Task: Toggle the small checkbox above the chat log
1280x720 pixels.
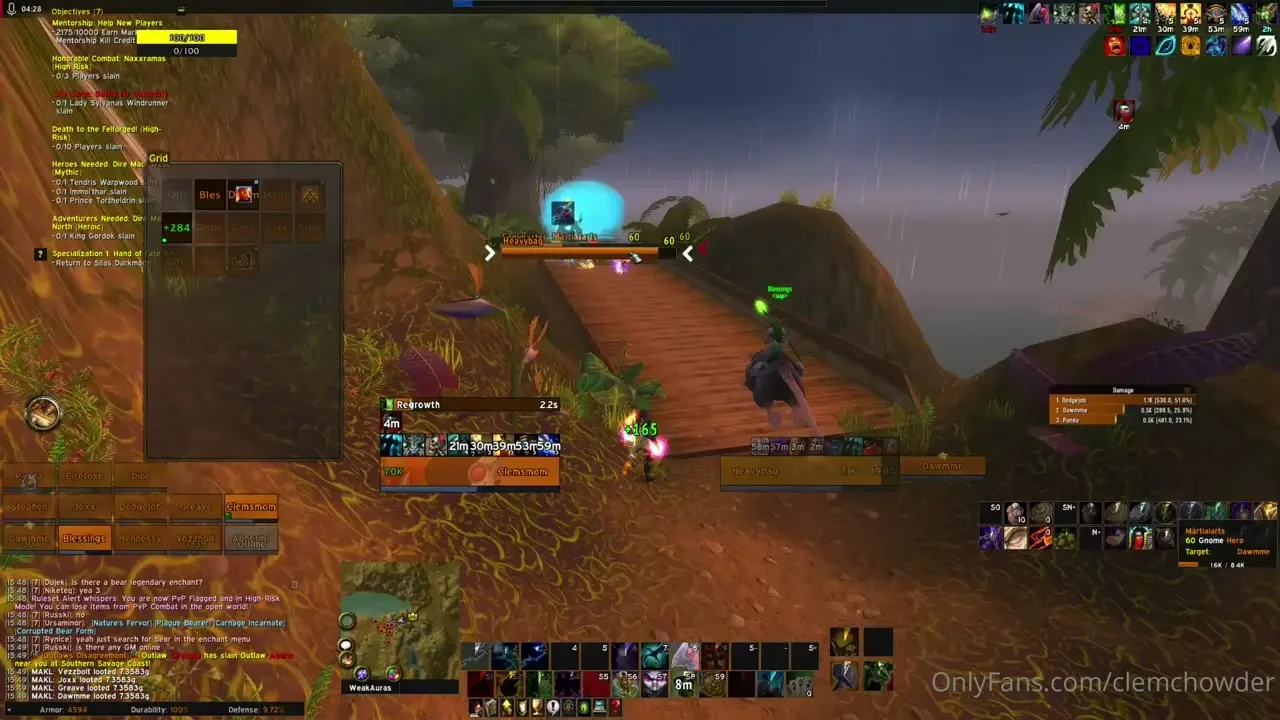Action: pos(294,583)
